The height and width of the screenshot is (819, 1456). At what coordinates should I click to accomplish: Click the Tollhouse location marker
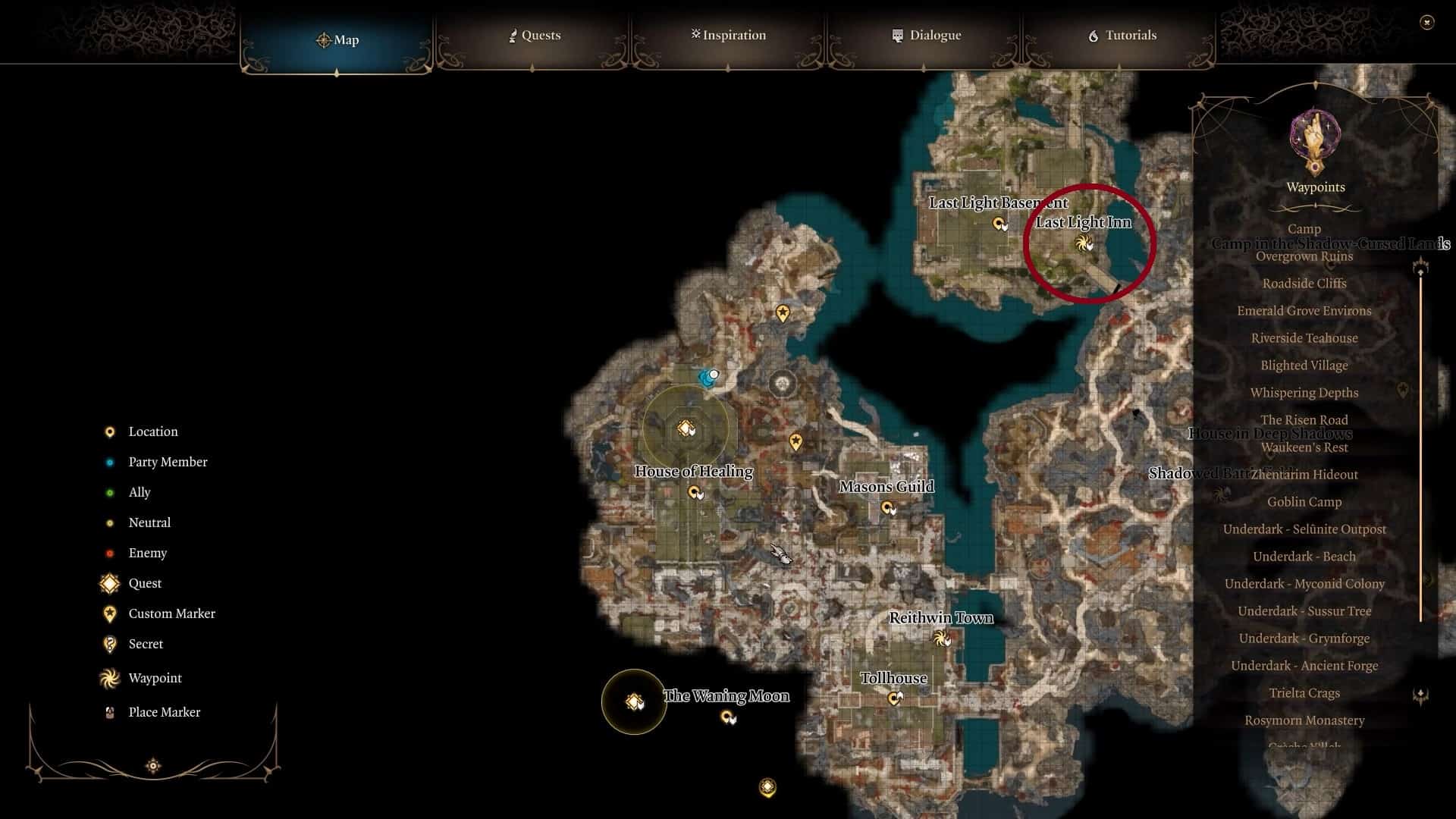(x=894, y=698)
